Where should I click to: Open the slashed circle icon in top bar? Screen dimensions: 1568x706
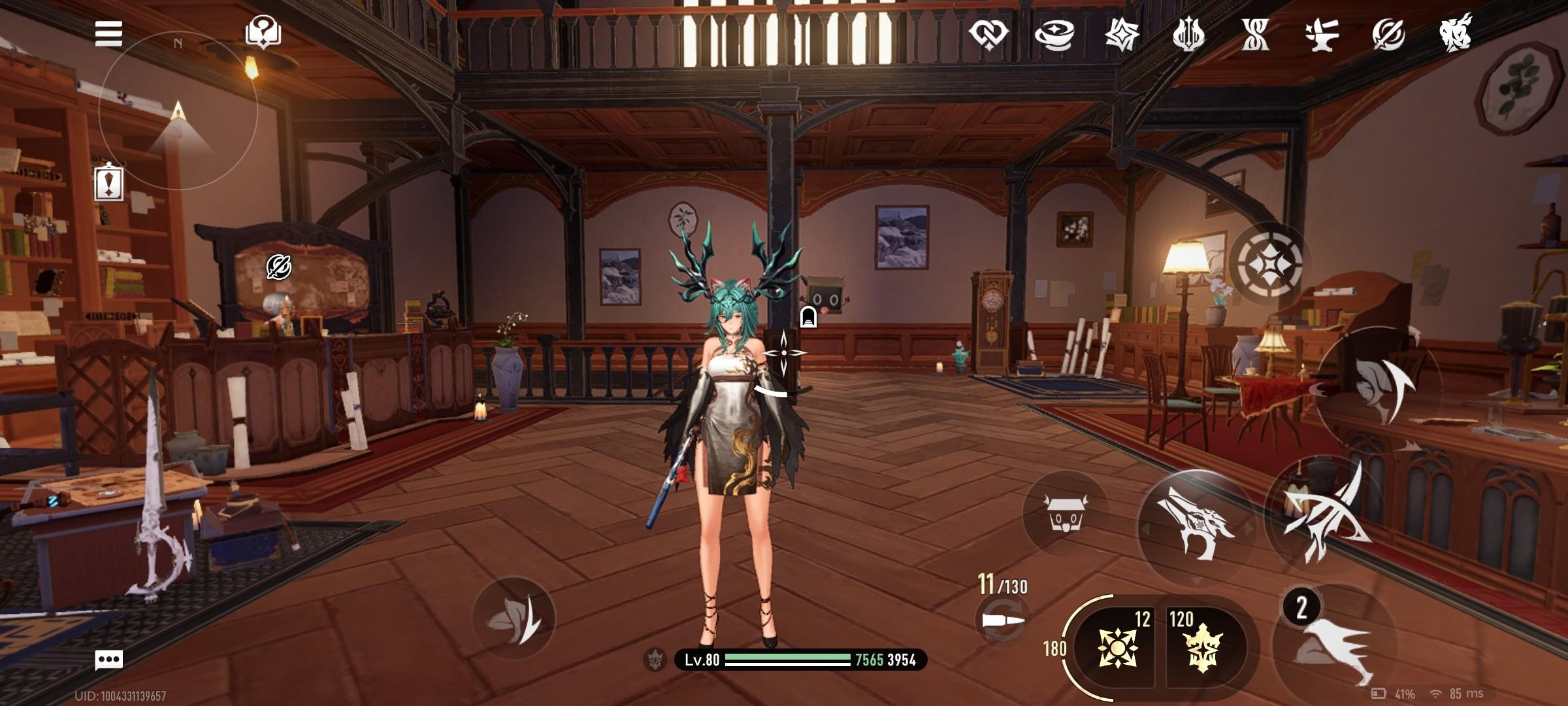(x=1388, y=33)
